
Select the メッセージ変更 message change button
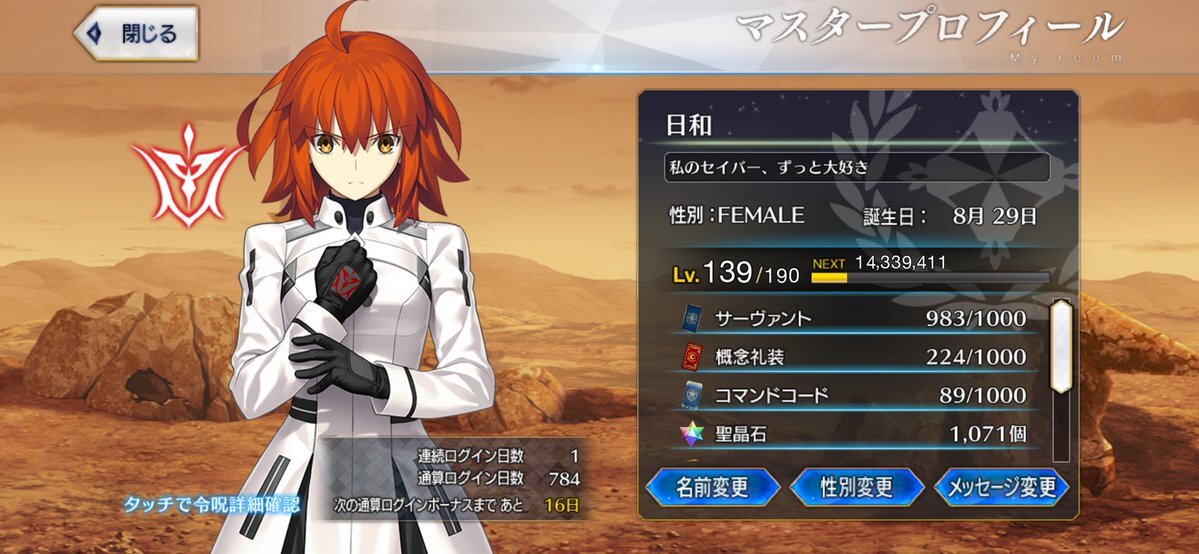point(1001,487)
